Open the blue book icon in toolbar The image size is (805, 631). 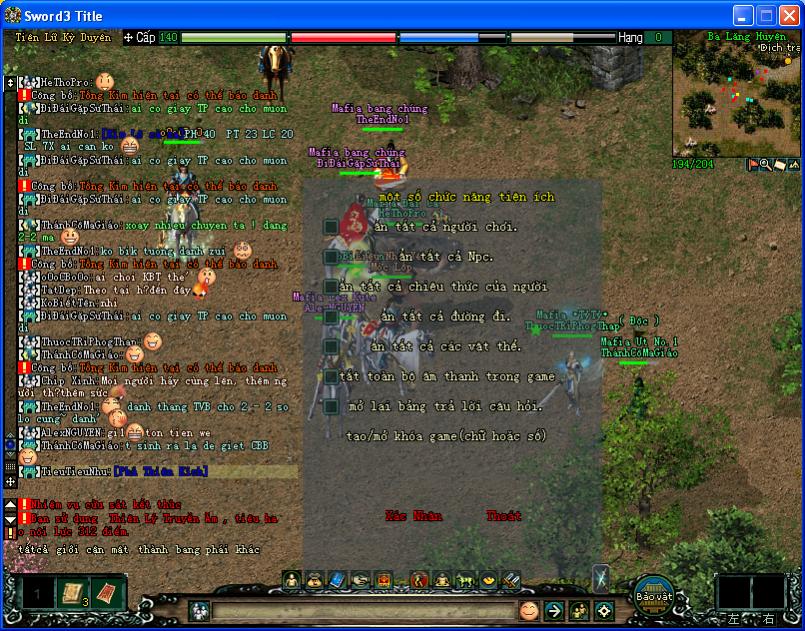tap(336, 579)
